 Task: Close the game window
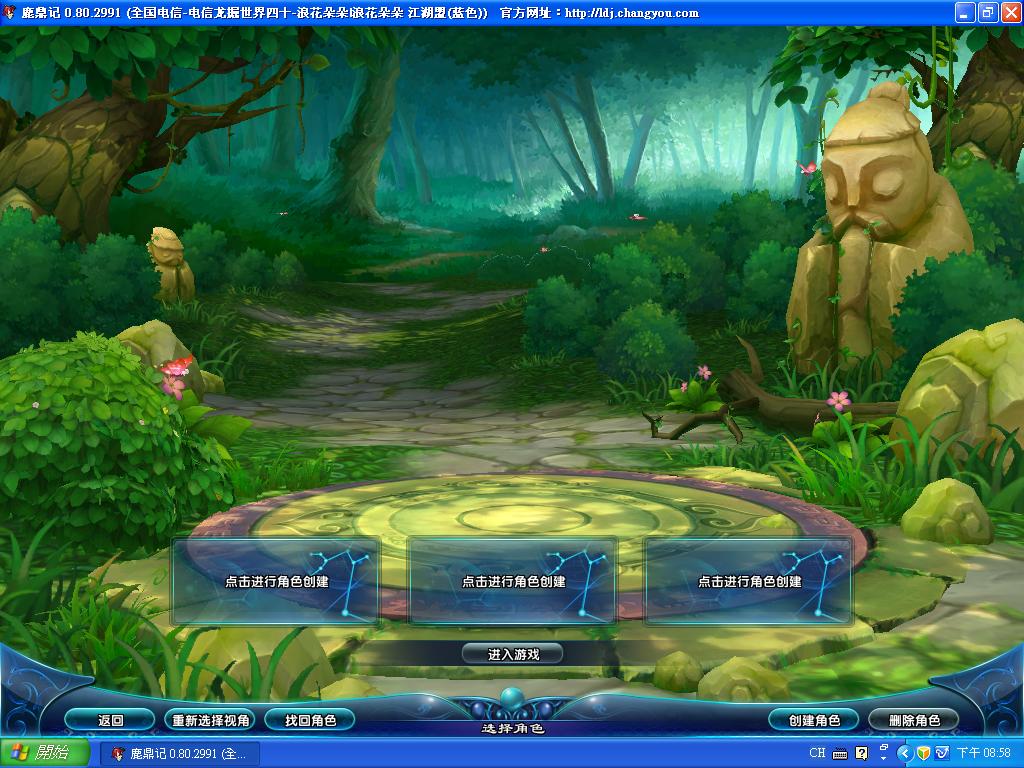(1009, 13)
